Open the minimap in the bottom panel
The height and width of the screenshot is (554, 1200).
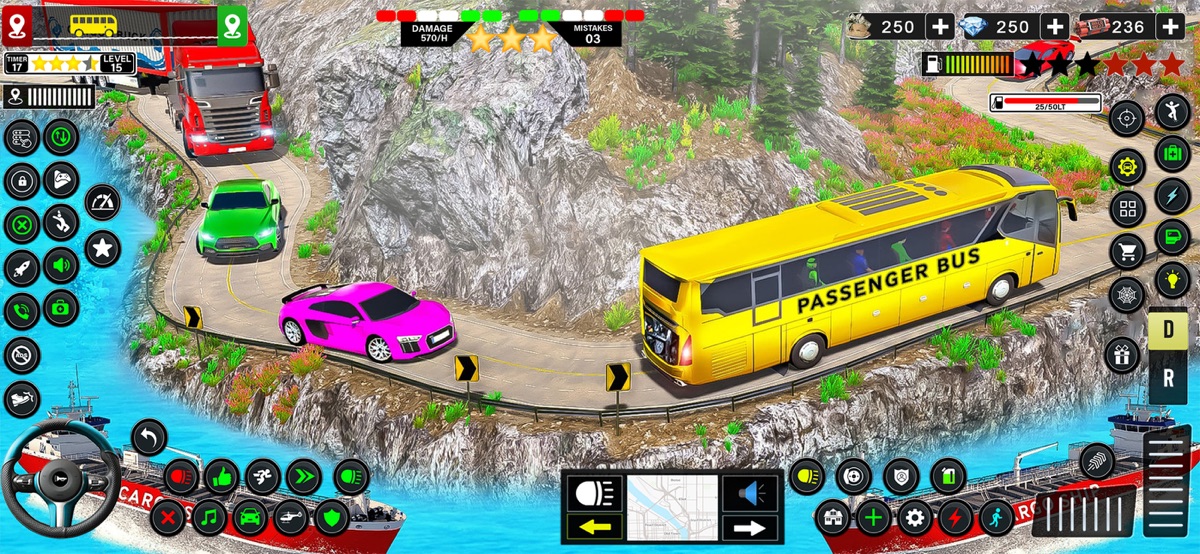click(672, 508)
